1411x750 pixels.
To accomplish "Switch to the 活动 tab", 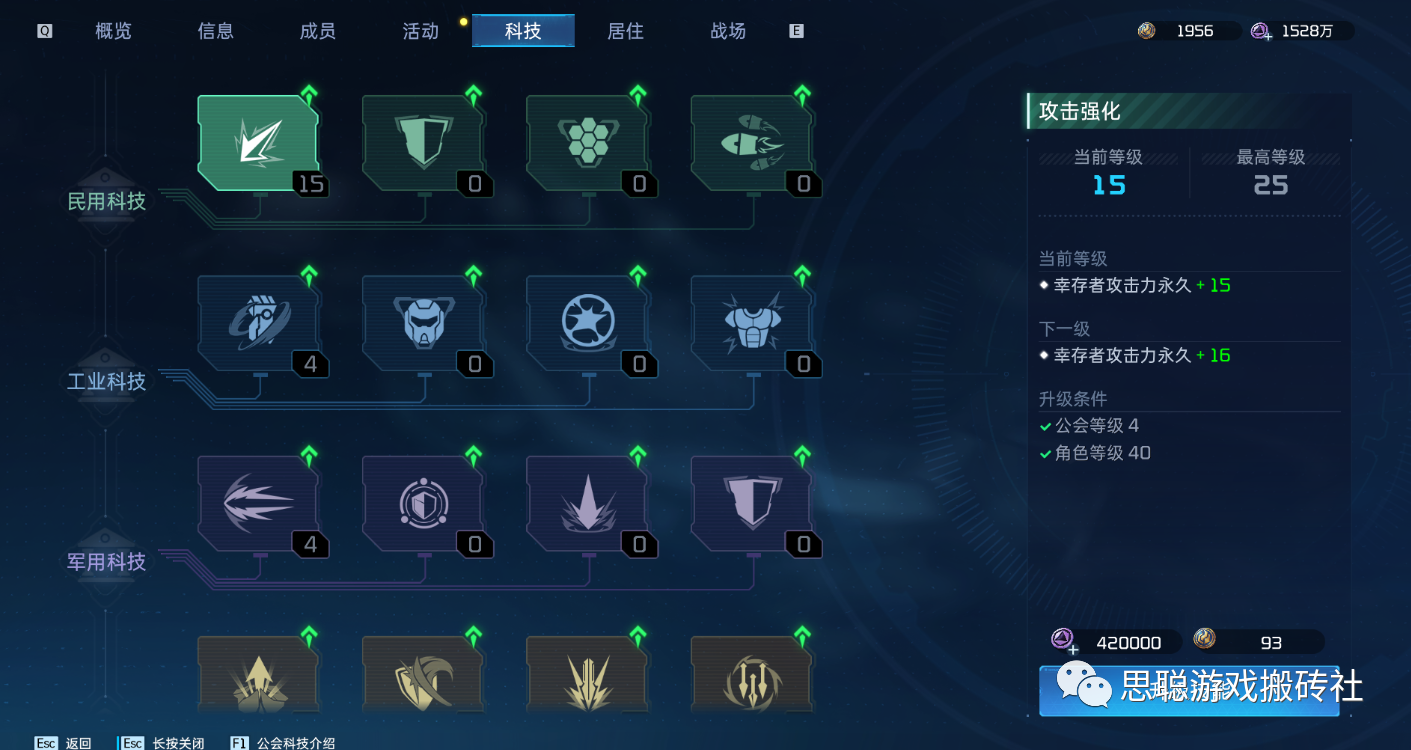I will (420, 31).
